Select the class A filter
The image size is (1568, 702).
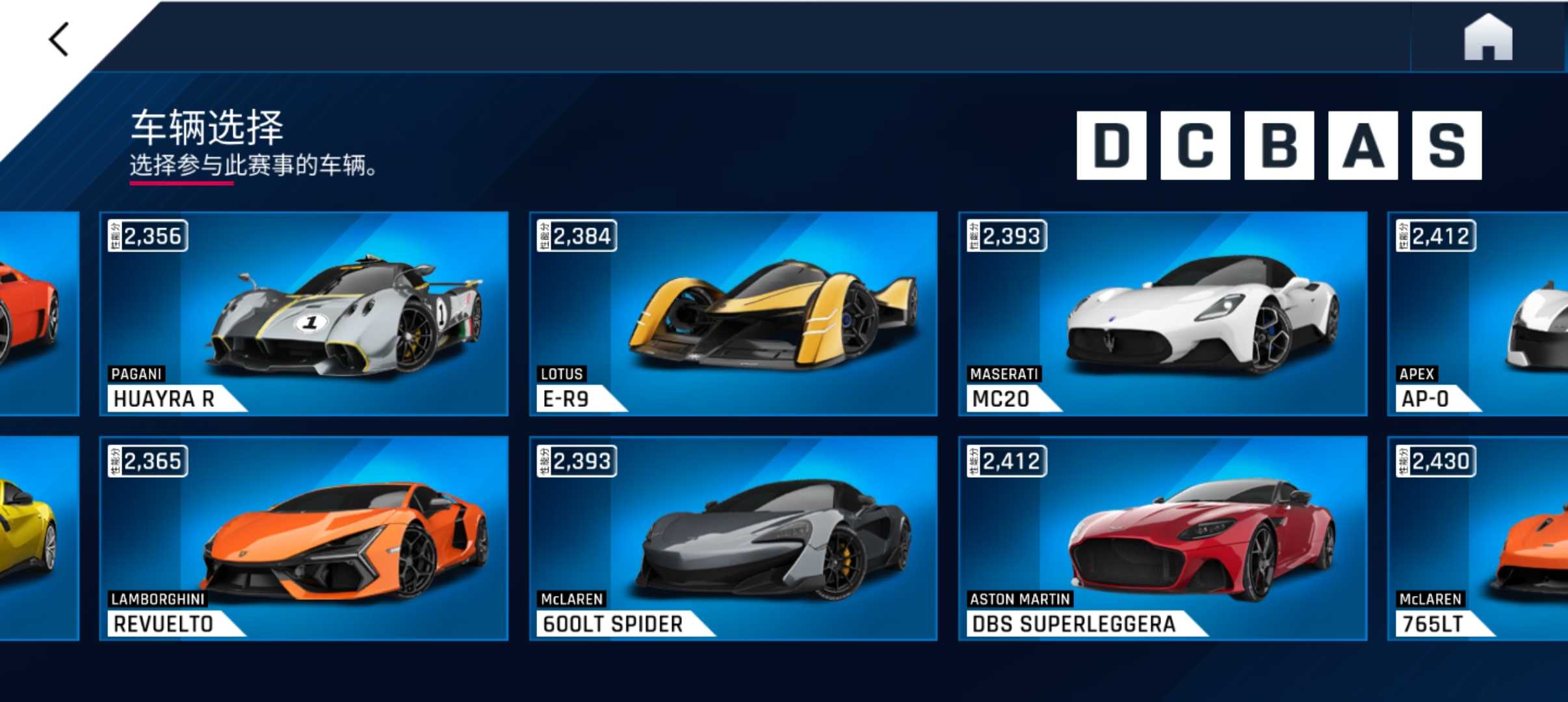(x=1363, y=145)
